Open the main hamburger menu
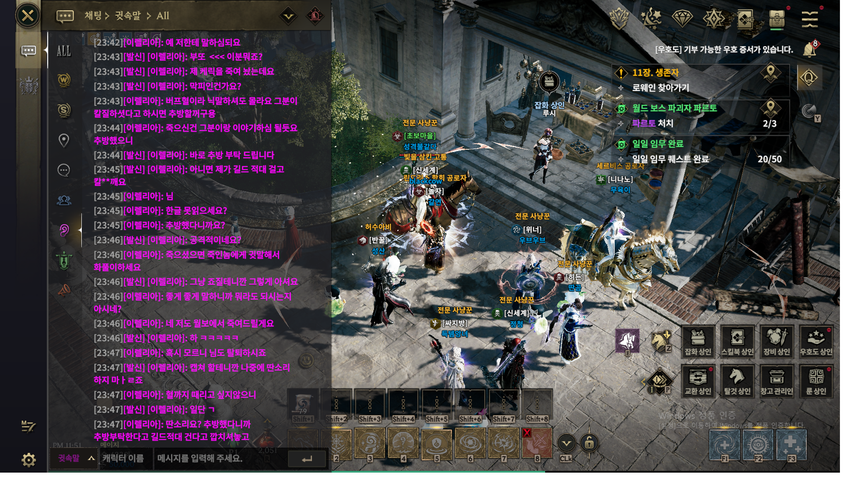Viewport: 850px width, 485px height. click(810, 19)
